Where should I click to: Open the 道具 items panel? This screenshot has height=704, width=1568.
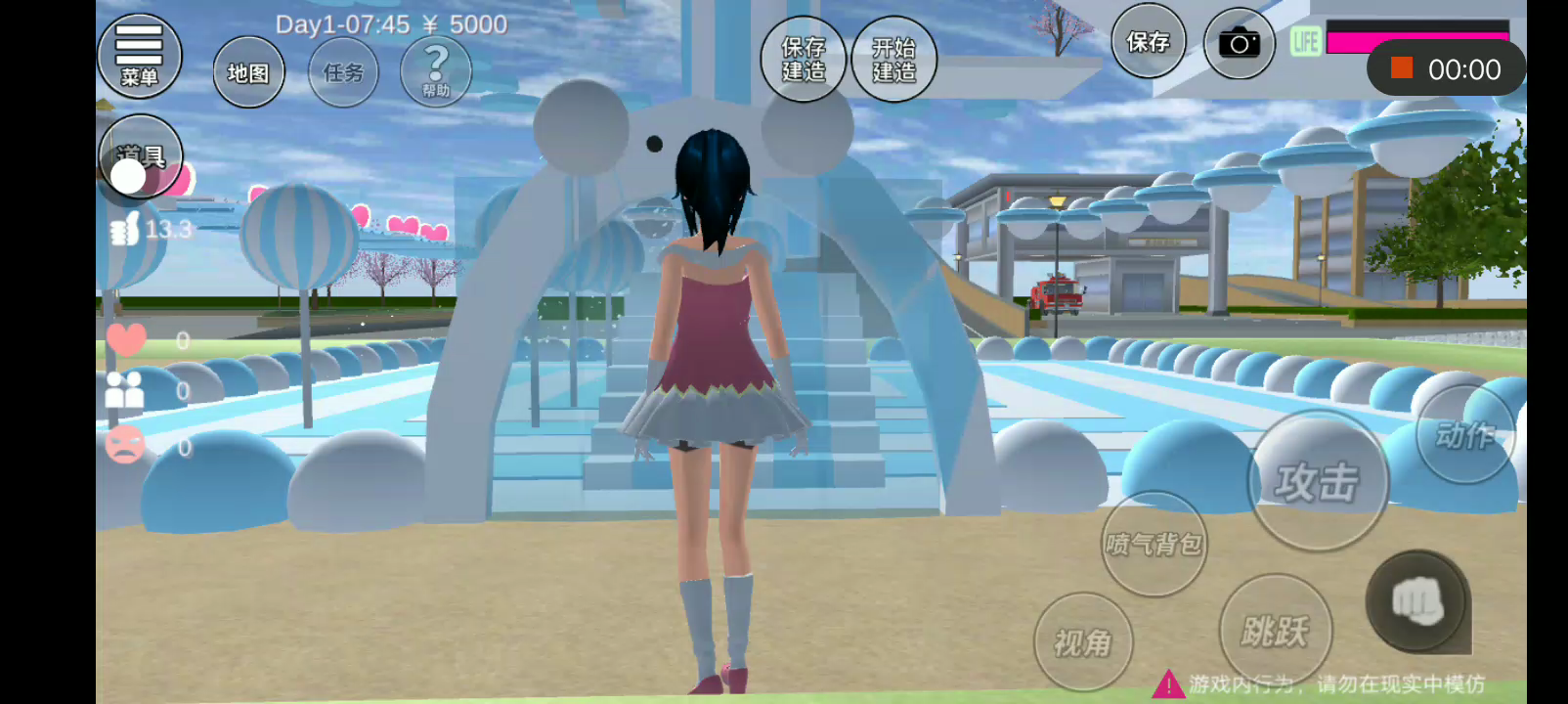pos(141,156)
